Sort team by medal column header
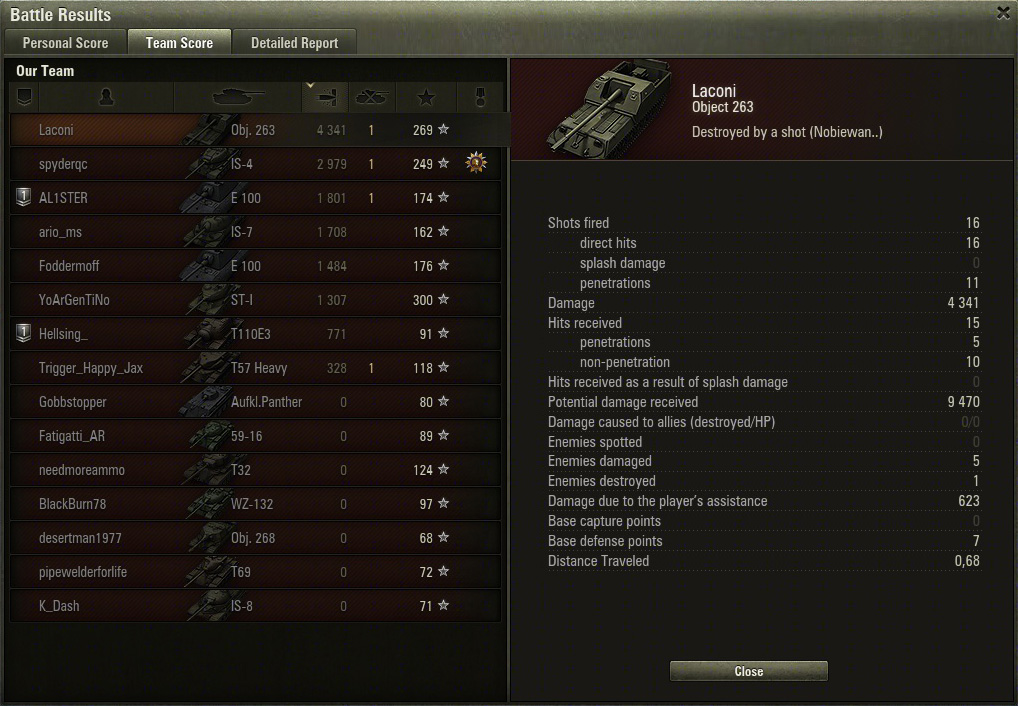This screenshot has width=1018, height=706. click(477, 97)
